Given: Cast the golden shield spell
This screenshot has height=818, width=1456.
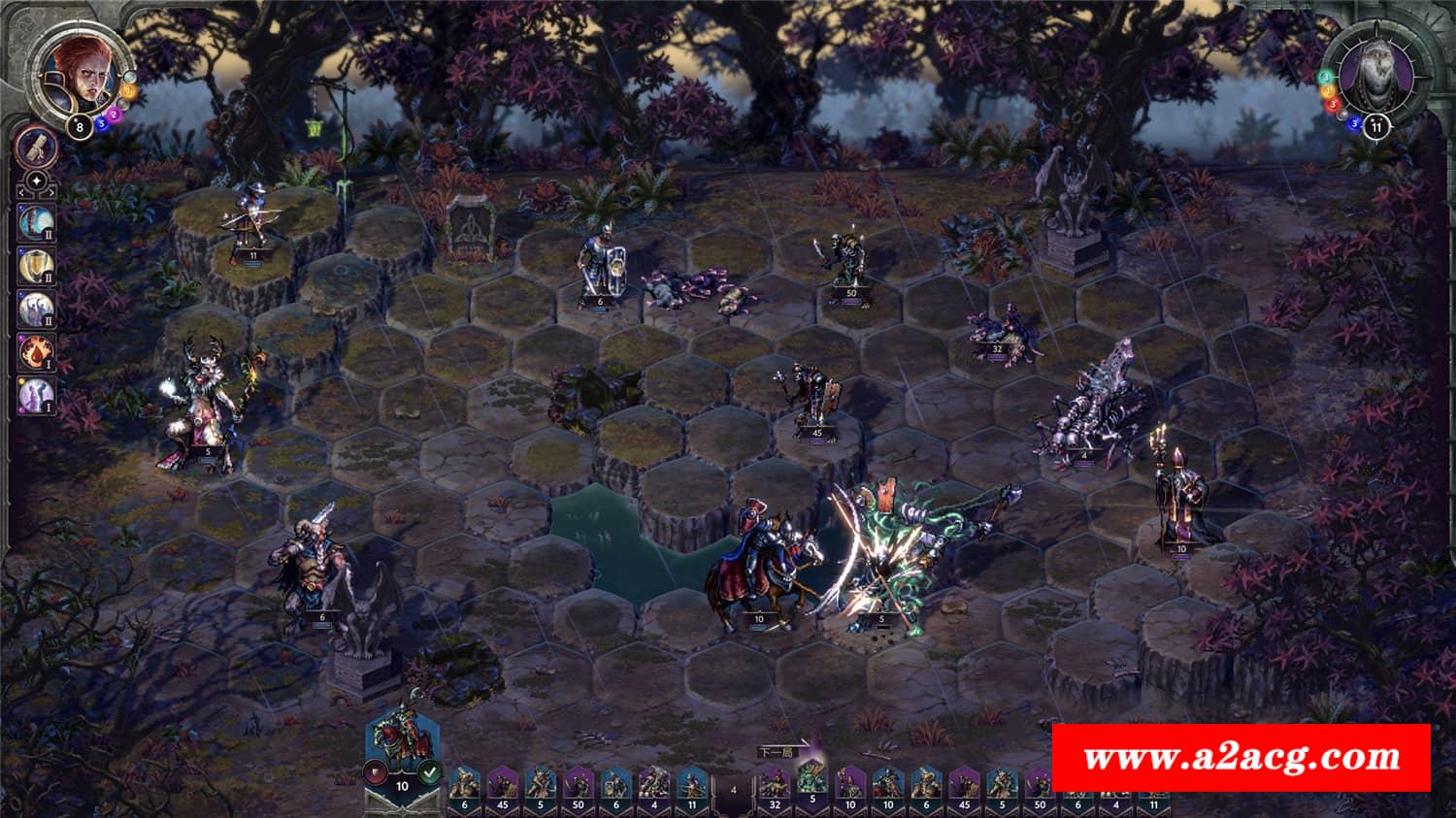Looking at the screenshot, I should click(x=36, y=264).
